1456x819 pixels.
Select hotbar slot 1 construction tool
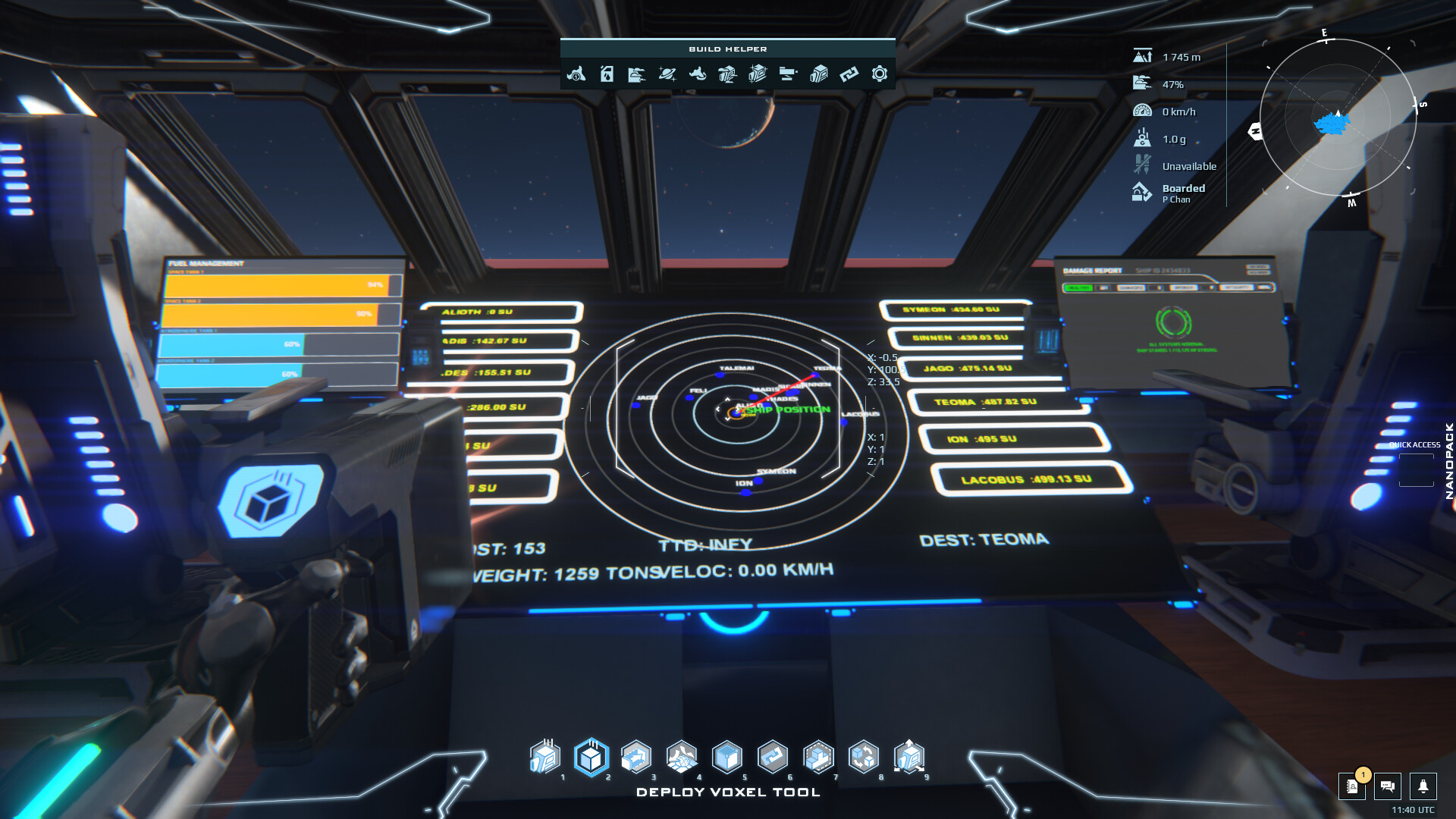click(x=547, y=756)
